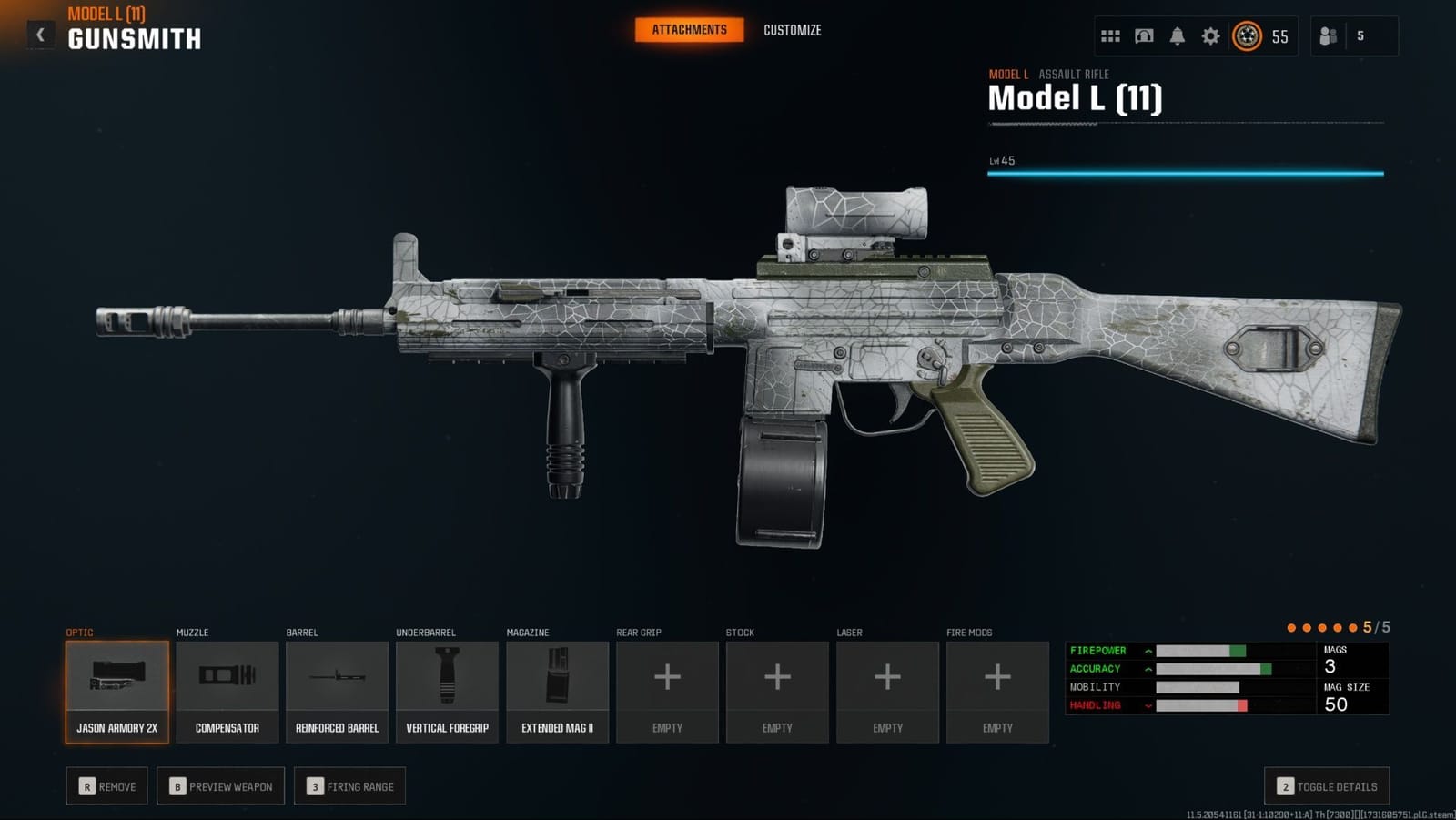Viewport: 1456px width, 820px height.
Task: Click the notifications bell icon
Action: tap(1178, 36)
